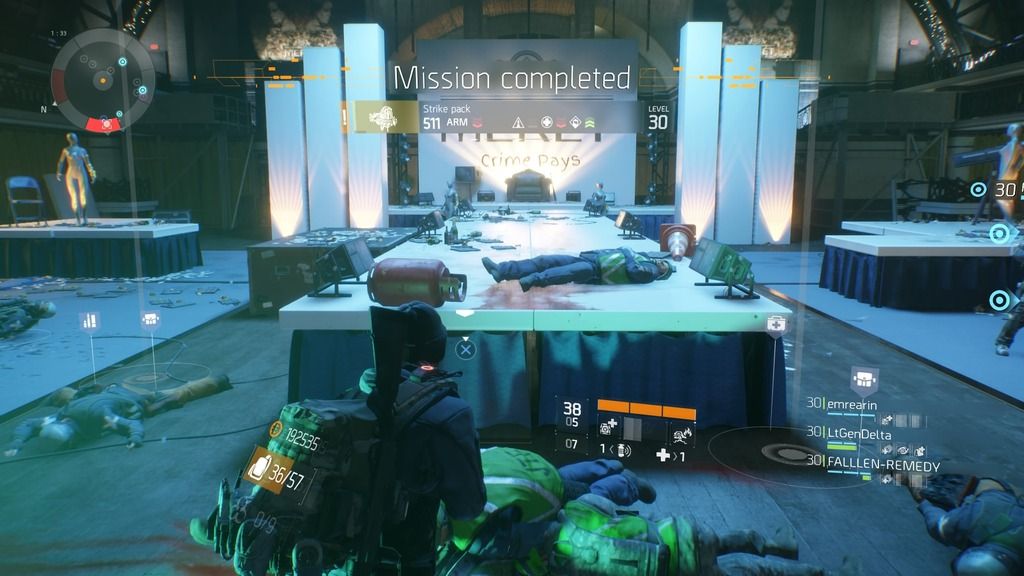
Task: Click the gear loot marker beside the bars marker
Action: coord(150,320)
